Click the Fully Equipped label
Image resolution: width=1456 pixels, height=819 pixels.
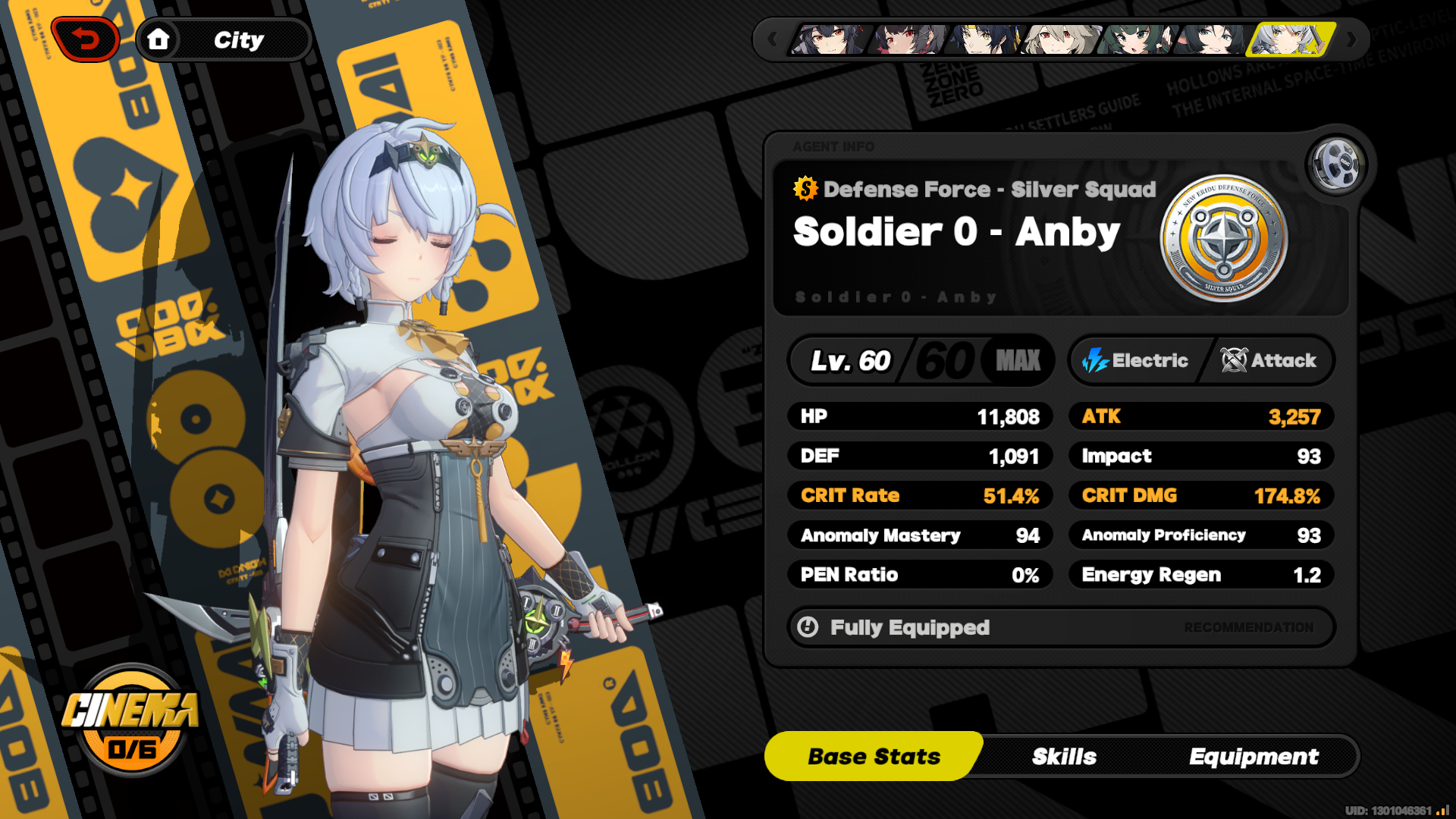[x=910, y=627]
